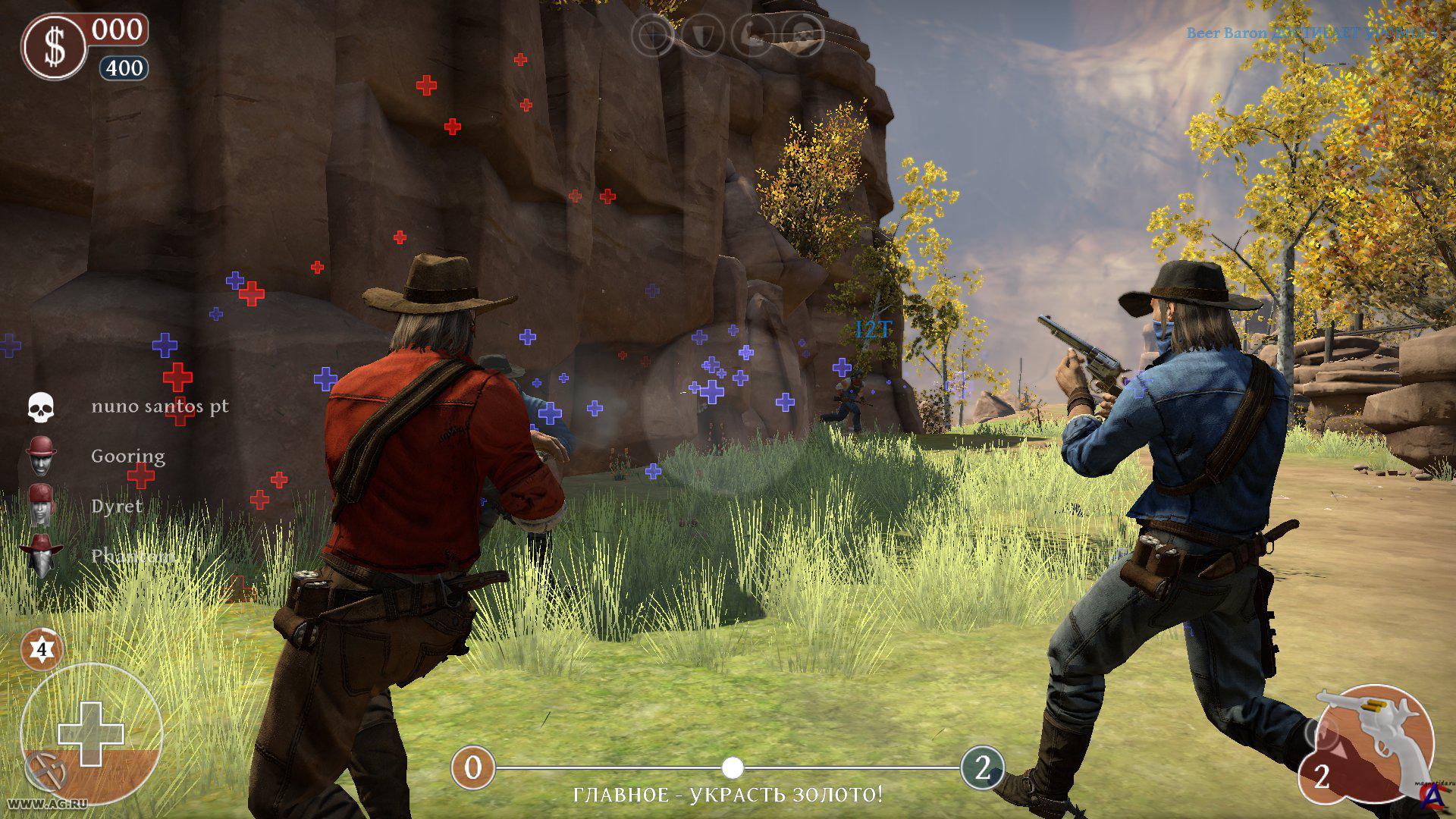
Task: Click the sheriff star level badge
Action: (41, 650)
